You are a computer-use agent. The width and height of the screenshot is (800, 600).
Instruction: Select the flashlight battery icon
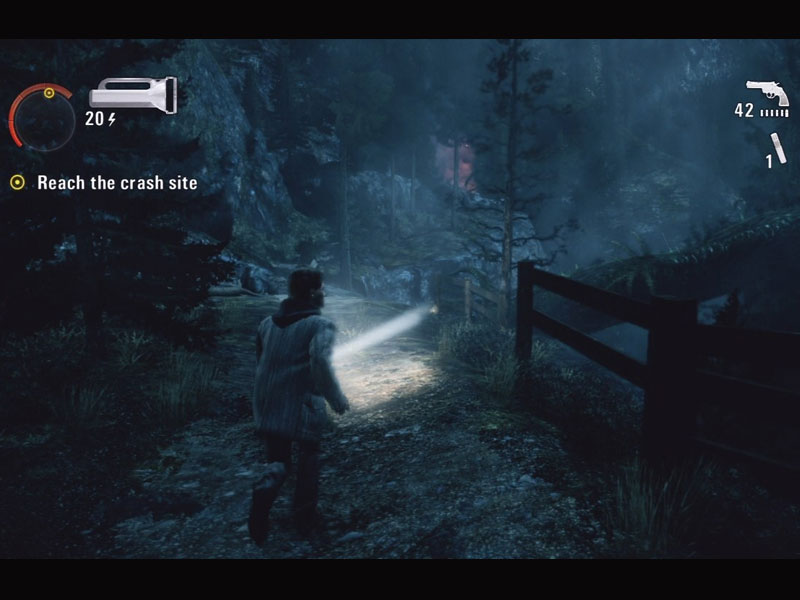pos(132,95)
